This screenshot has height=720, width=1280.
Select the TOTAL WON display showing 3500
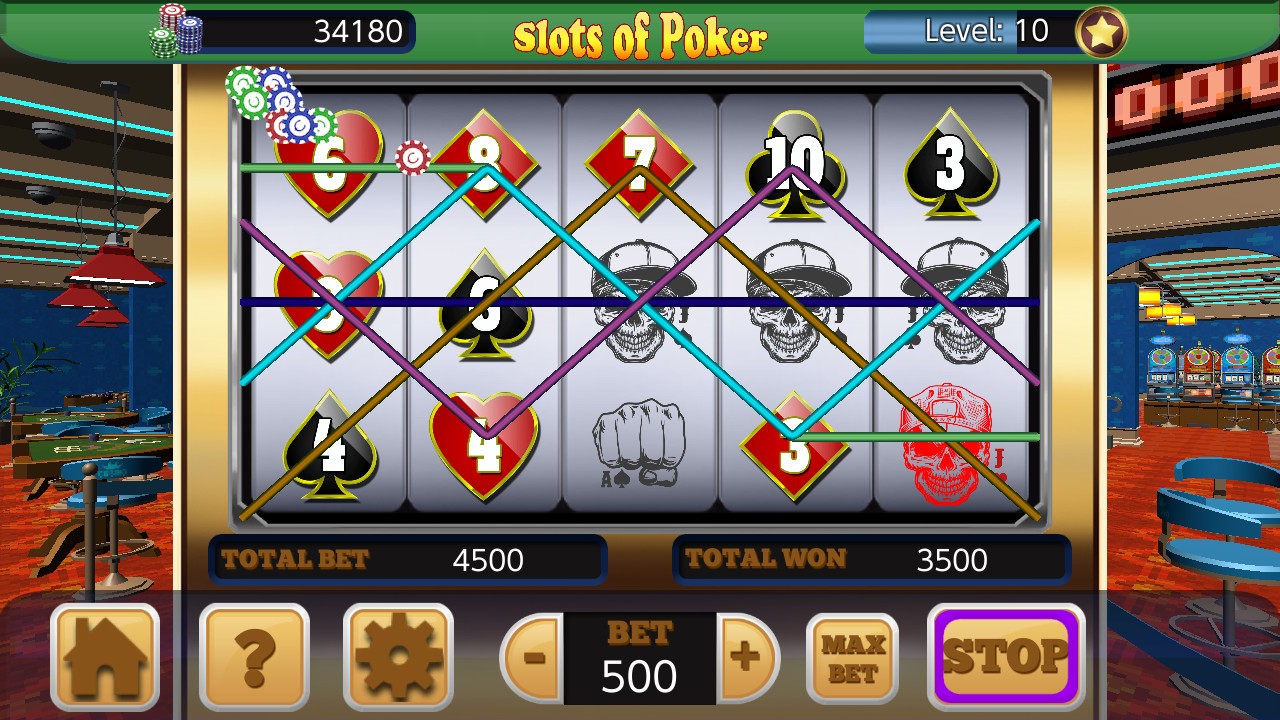pyautogui.click(x=874, y=558)
